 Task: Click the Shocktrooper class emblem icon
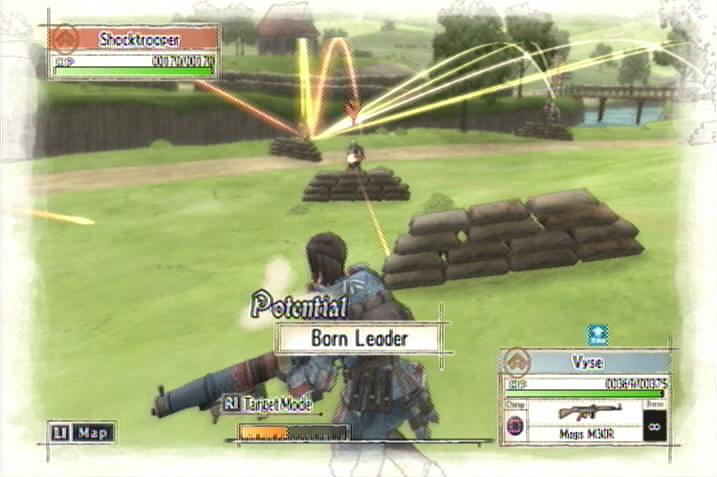[x=66, y=39]
